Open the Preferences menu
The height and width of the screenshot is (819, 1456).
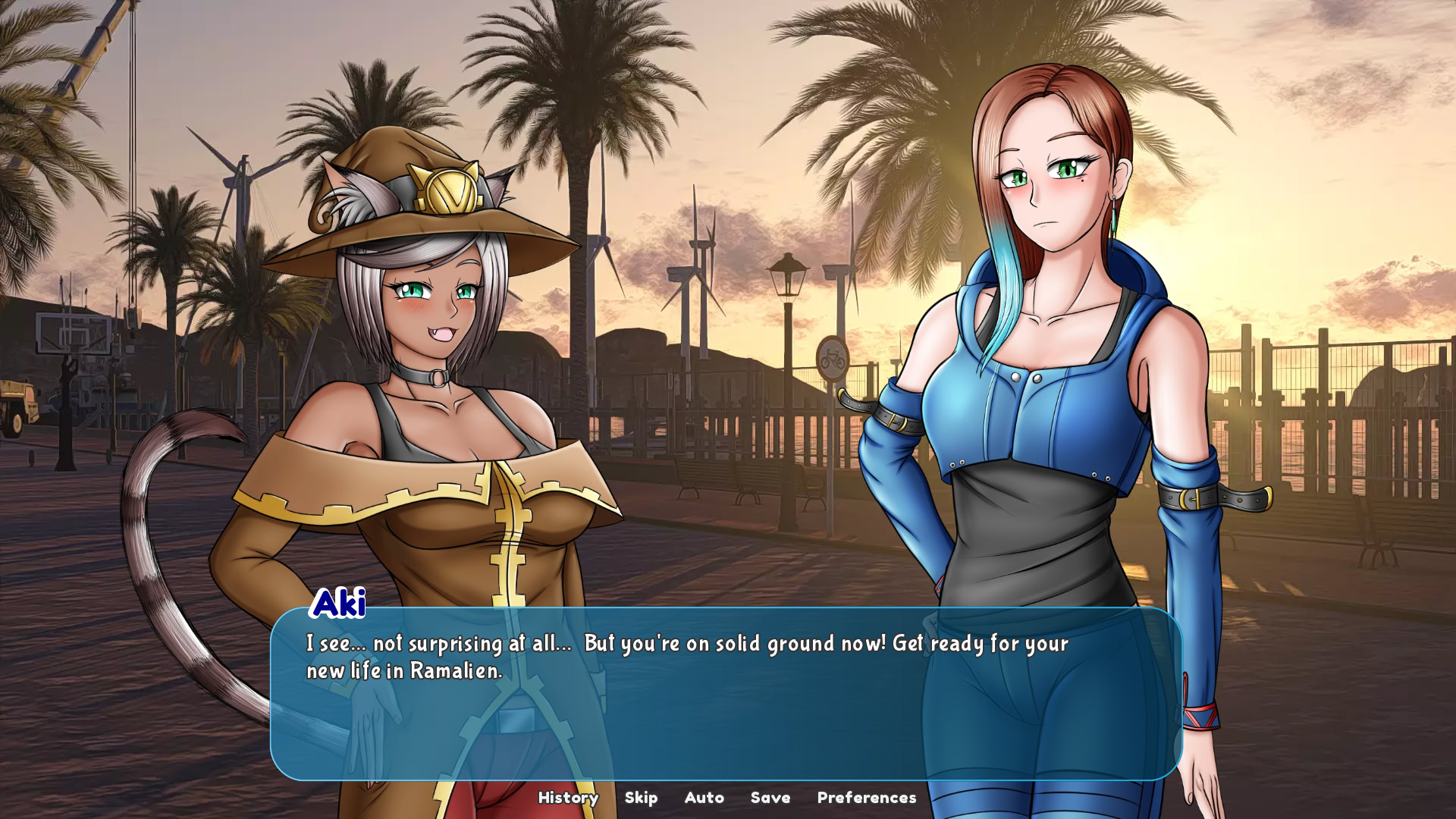tap(866, 798)
